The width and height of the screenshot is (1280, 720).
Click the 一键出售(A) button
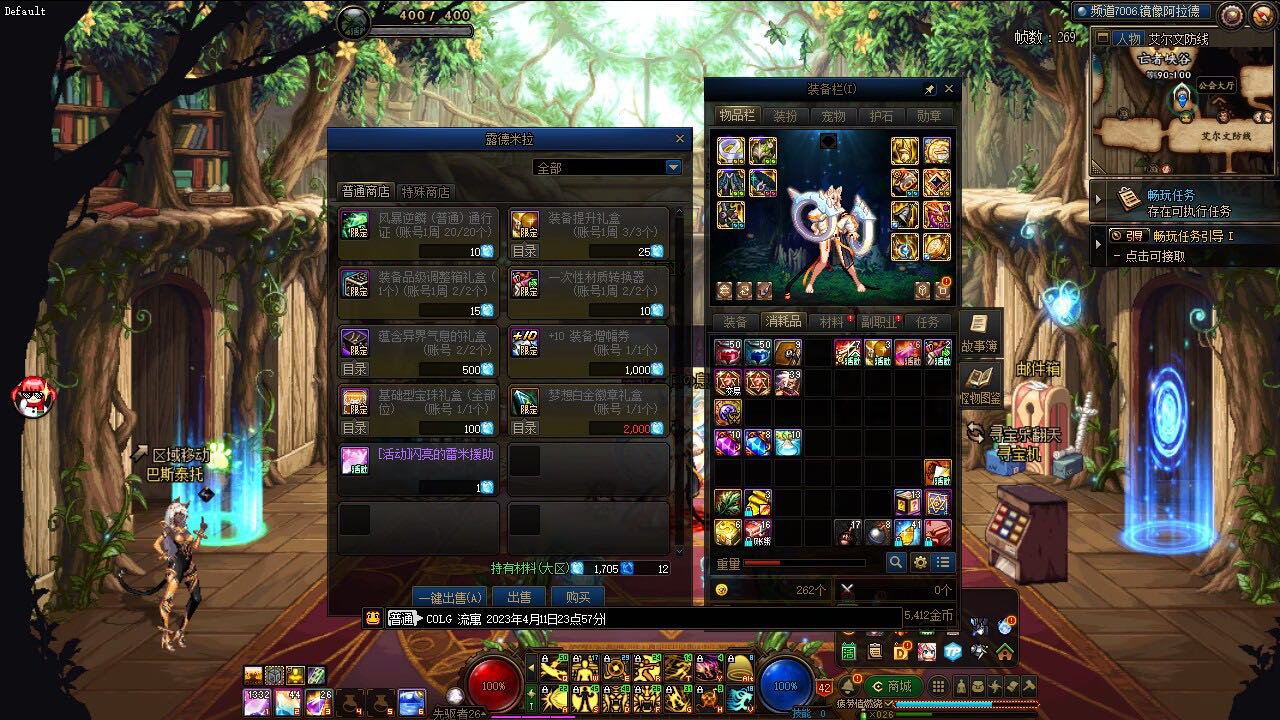coord(449,597)
